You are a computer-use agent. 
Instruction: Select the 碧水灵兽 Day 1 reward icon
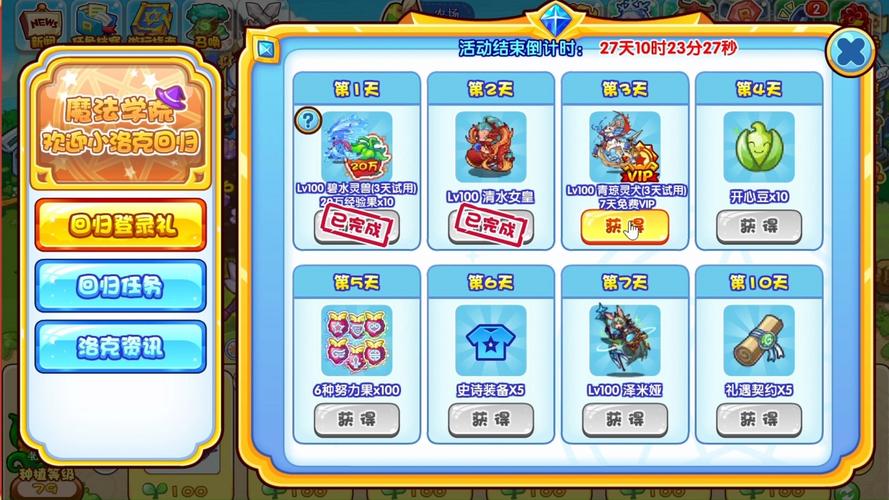click(357, 147)
